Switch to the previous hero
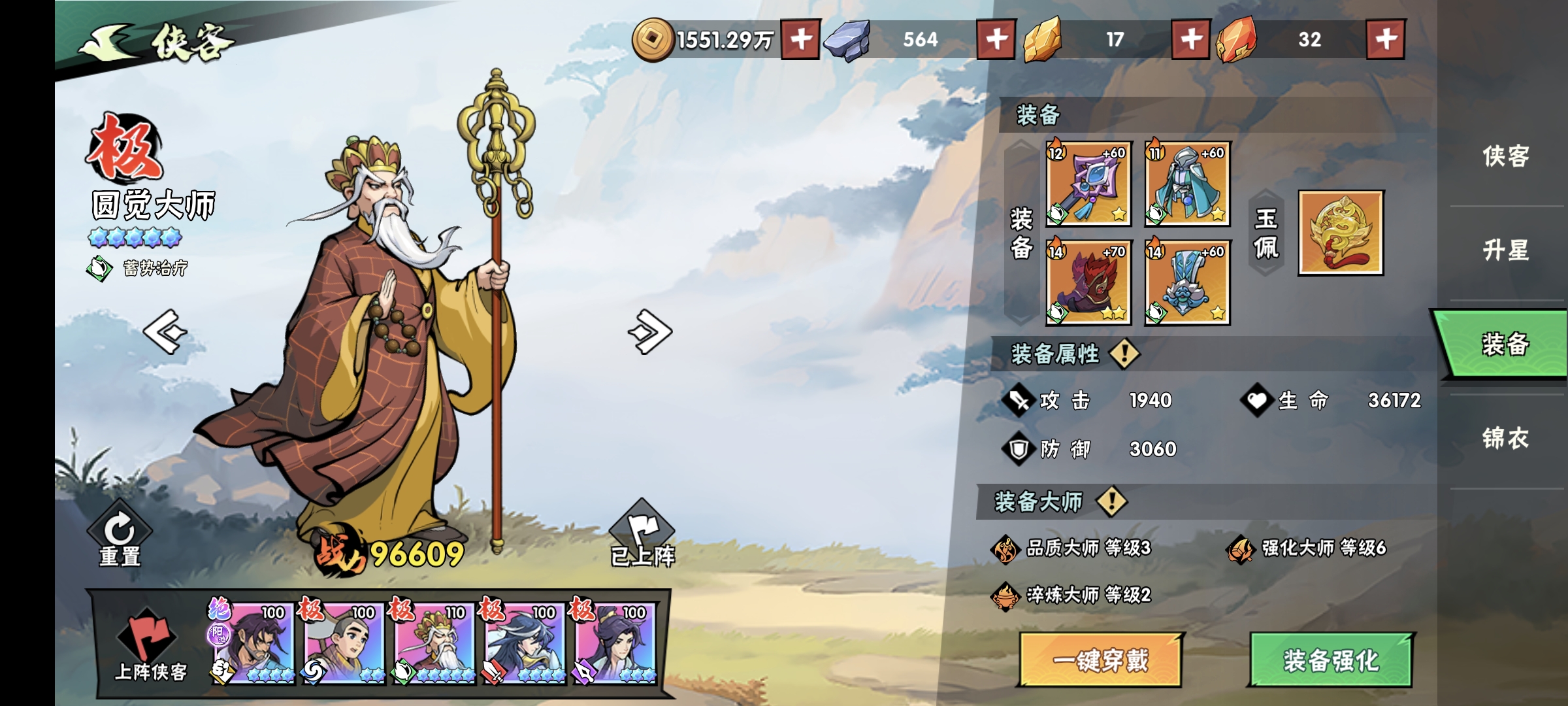 (165, 331)
